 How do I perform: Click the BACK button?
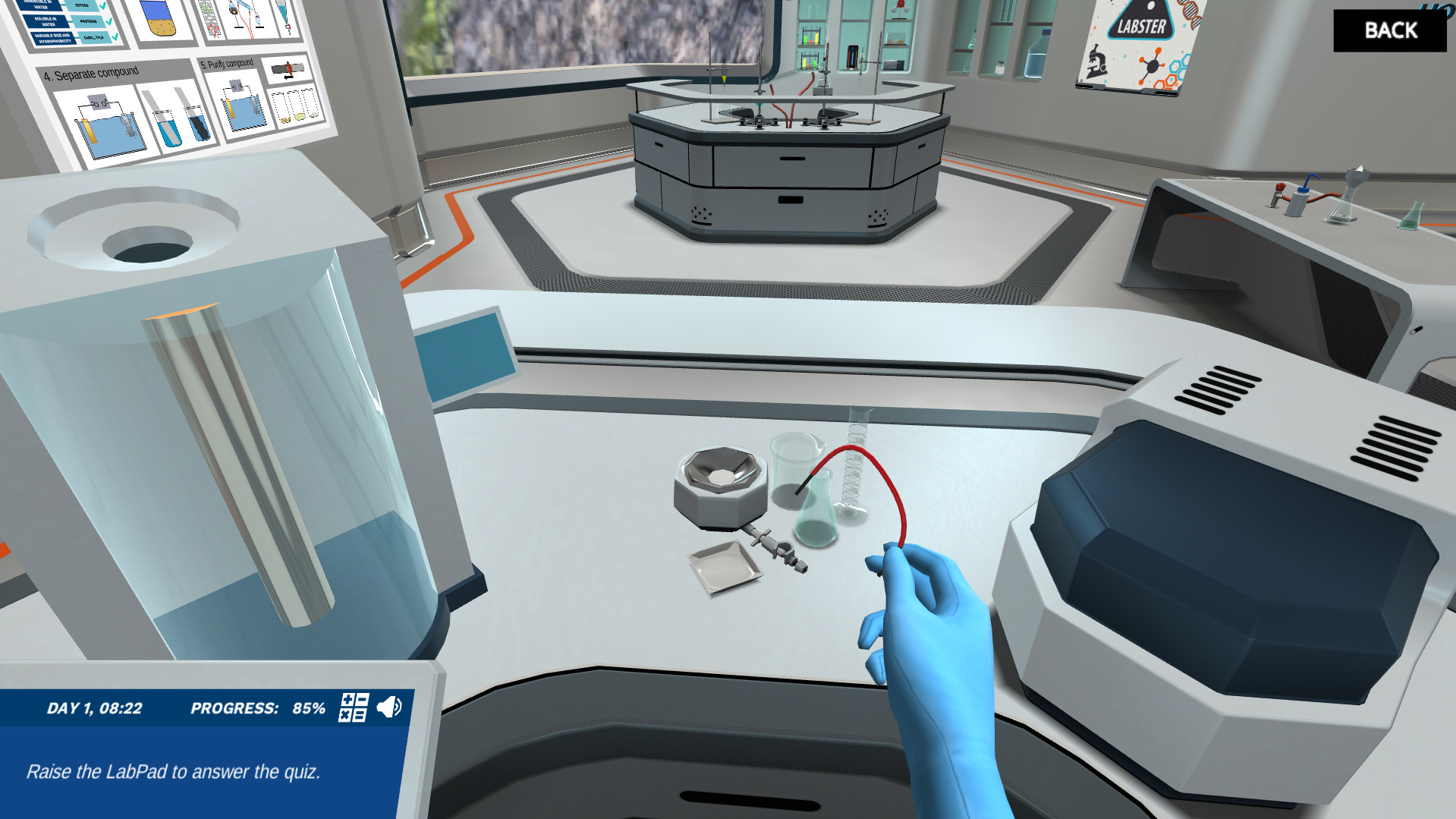1390,30
